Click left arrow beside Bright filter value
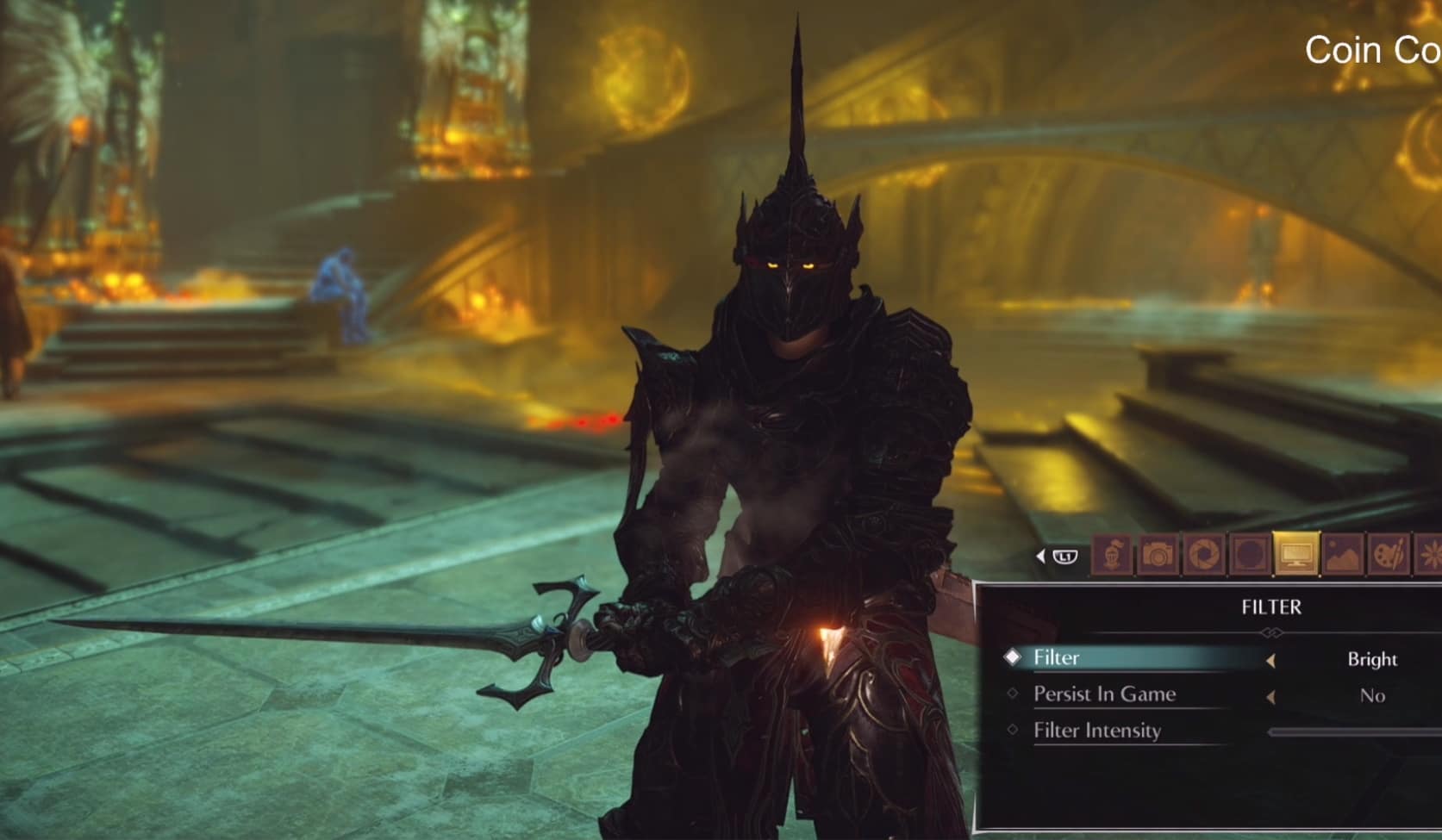The height and width of the screenshot is (840, 1442). coord(1270,661)
